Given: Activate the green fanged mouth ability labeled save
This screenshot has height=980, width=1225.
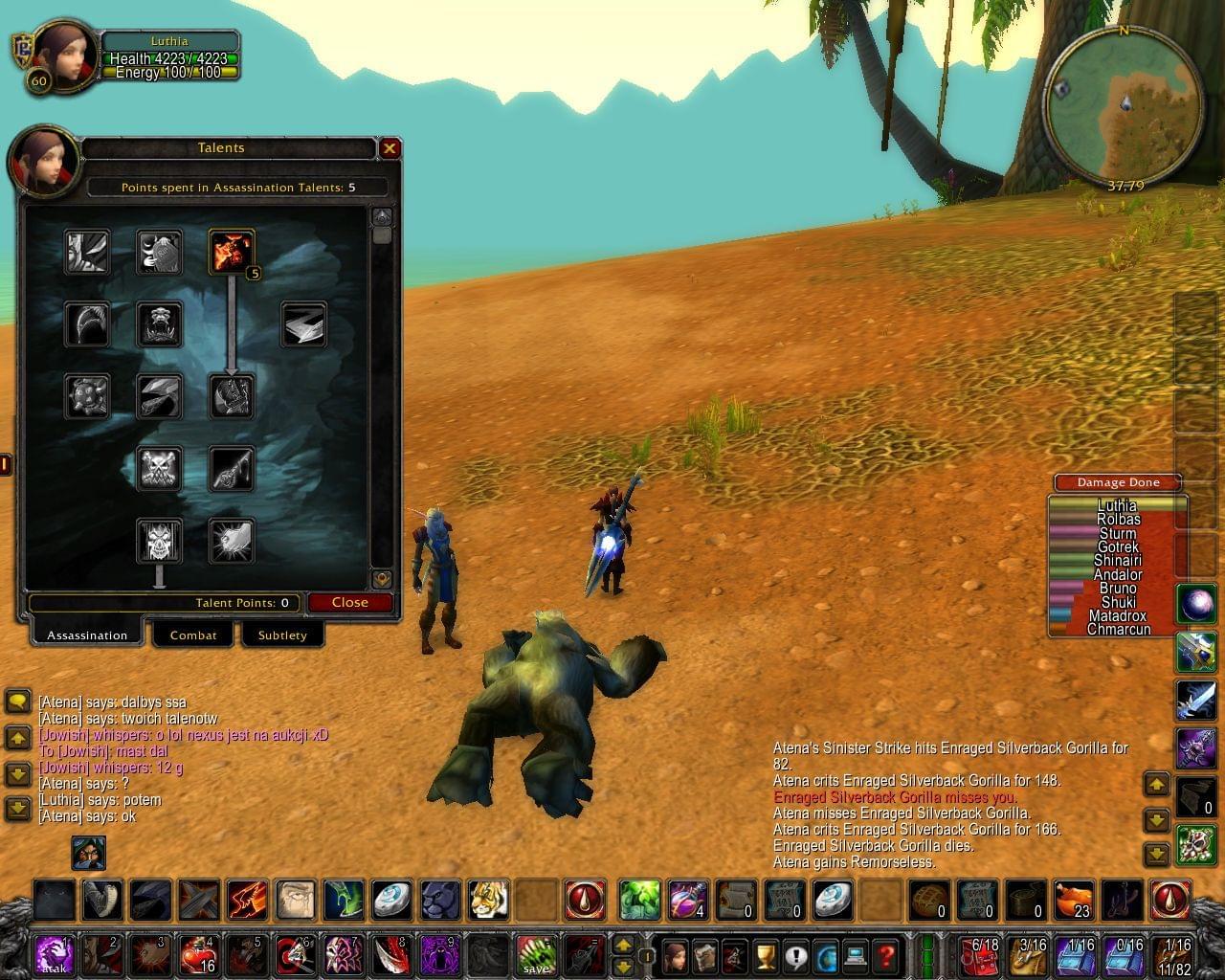Looking at the screenshot, I should click(536, 954).
